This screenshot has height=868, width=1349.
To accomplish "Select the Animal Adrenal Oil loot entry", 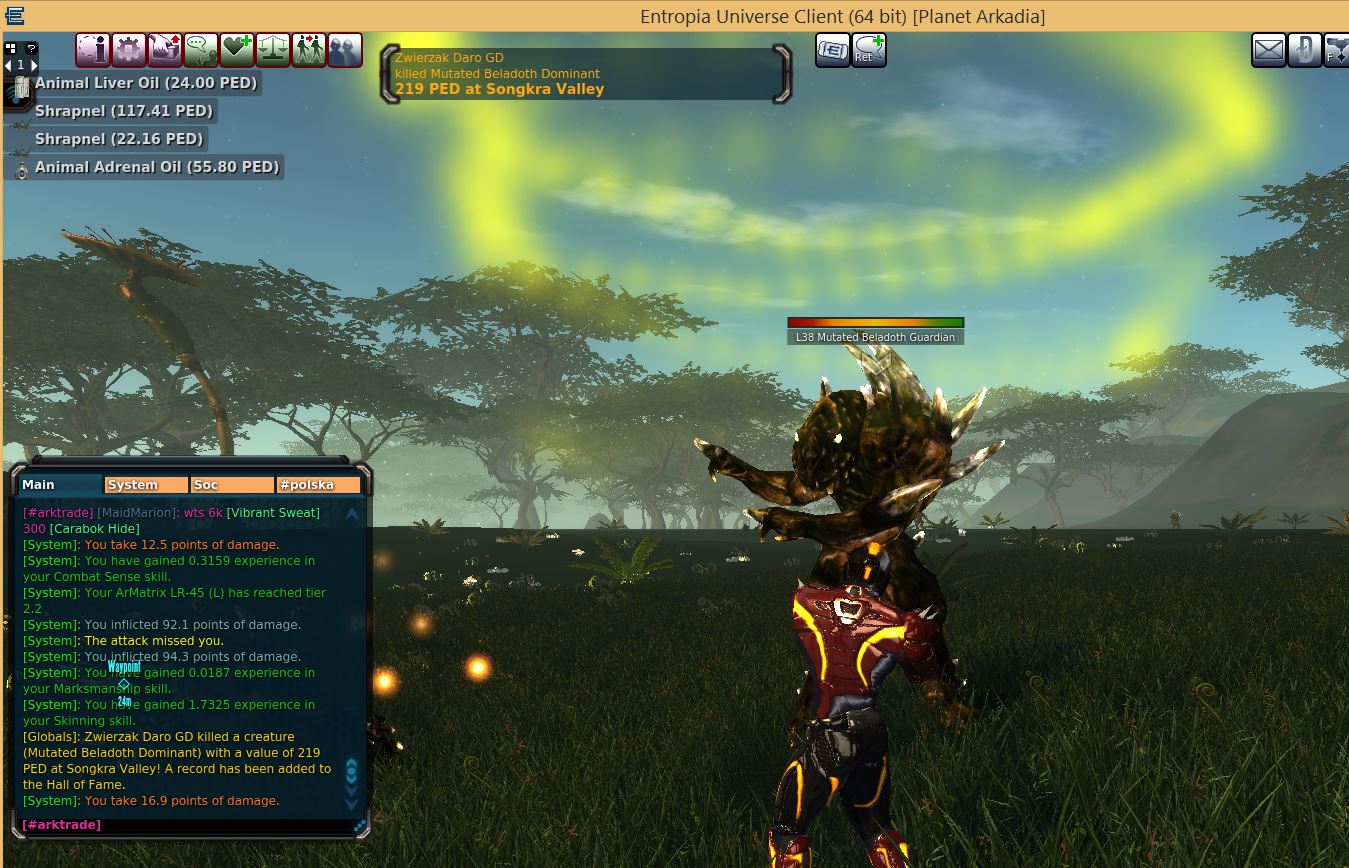I will tap(156, 167).
